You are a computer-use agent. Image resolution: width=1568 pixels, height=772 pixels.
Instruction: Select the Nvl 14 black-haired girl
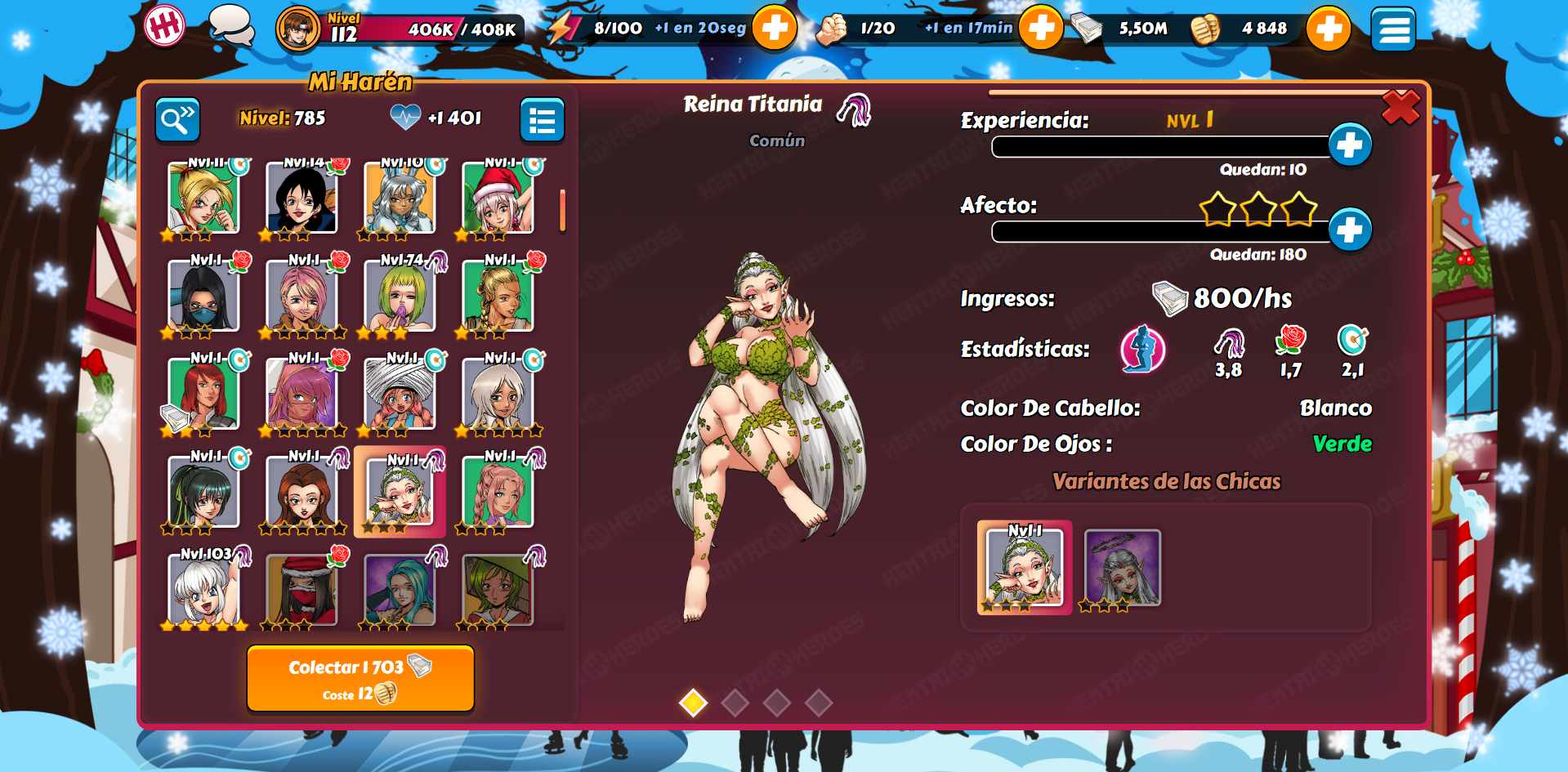(x=302, y=198)
